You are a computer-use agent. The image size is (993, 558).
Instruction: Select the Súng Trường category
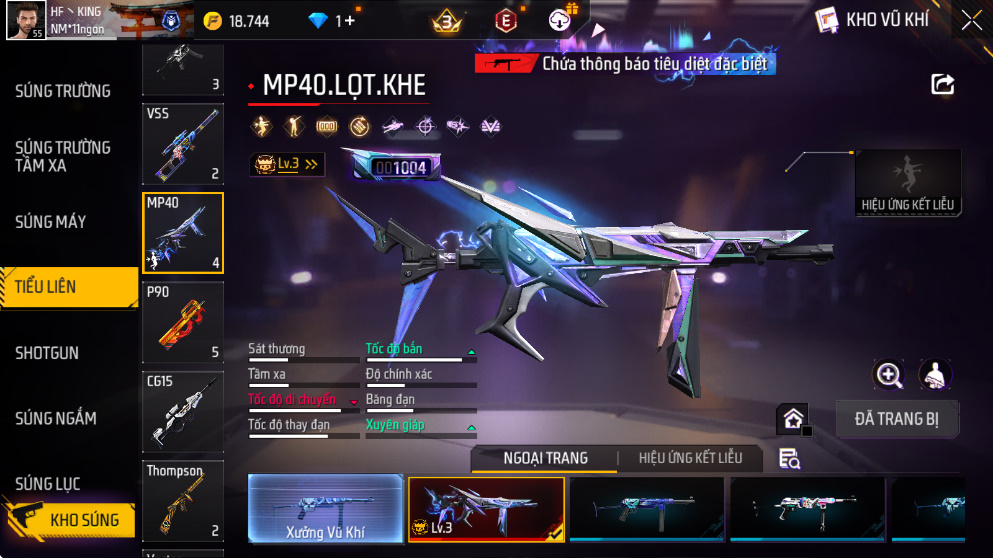pos(62,91)
